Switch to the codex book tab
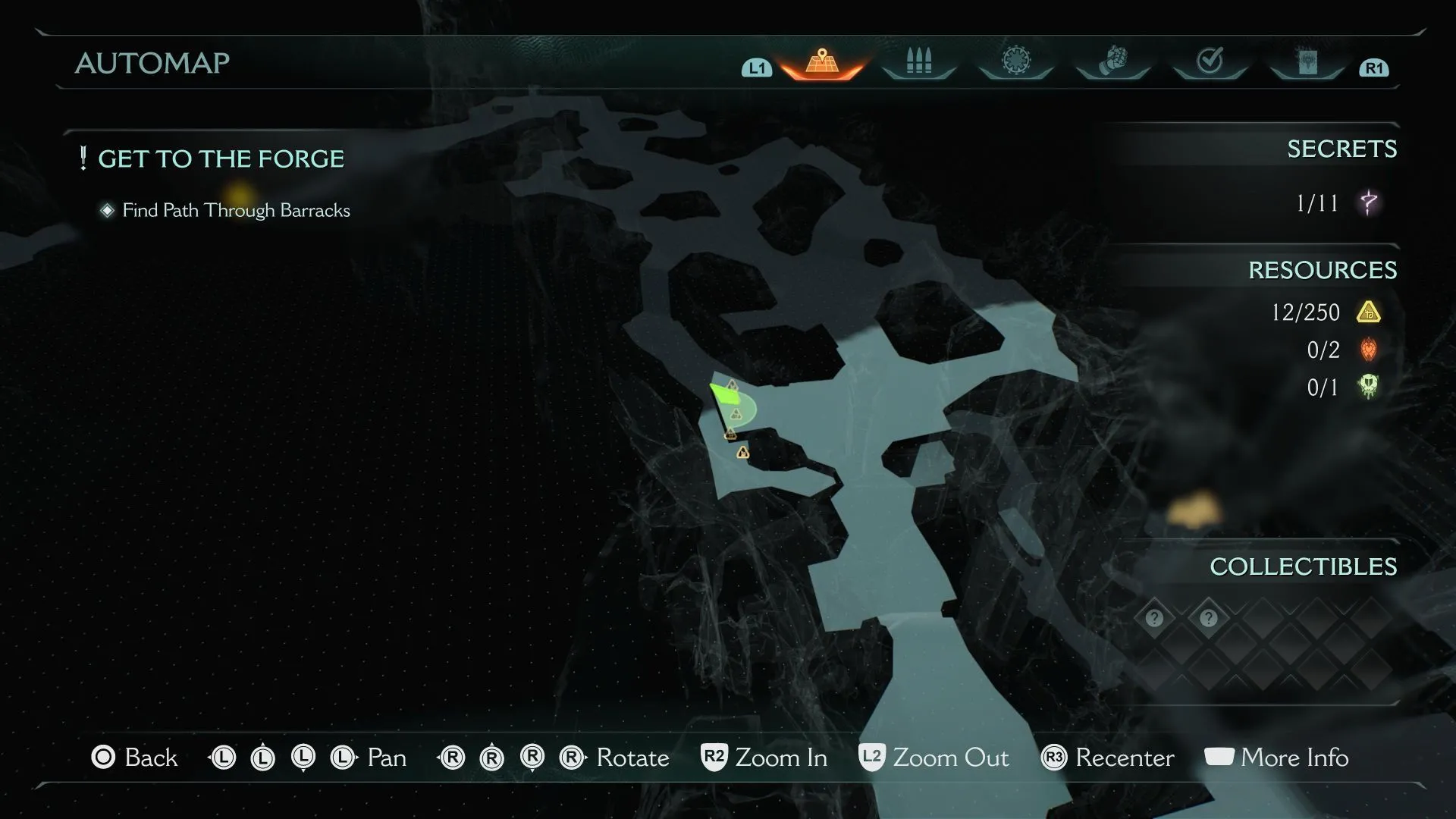 (x=1307, y=61)
